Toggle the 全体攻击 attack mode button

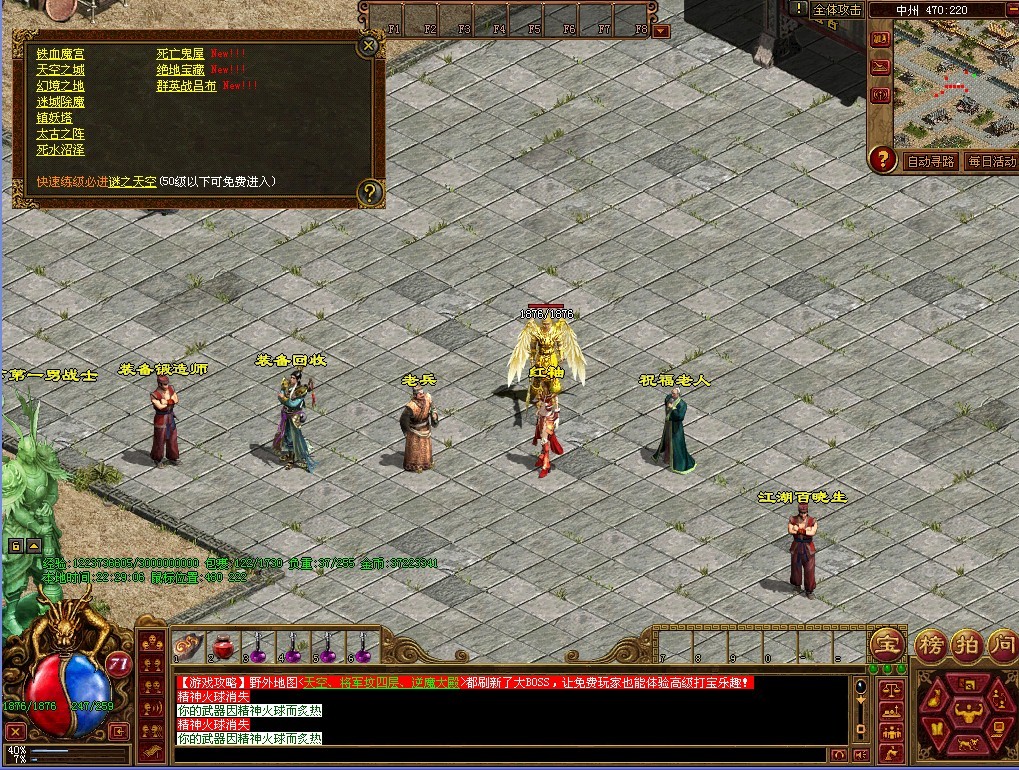tap(837, 9)
